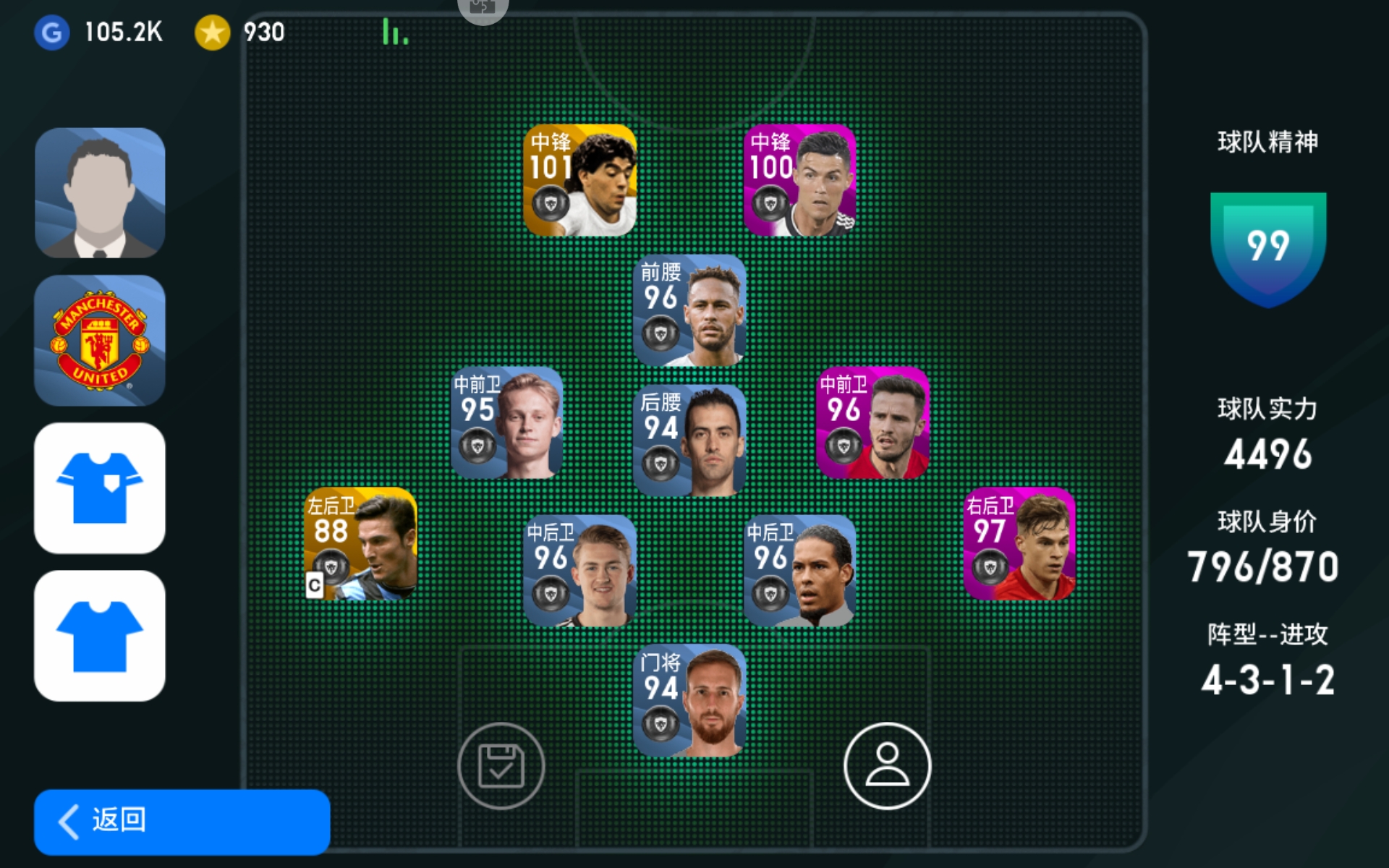Select the 门将 goalkeeper card
The width and height of the screenshot is (1389, 868).
point(689,700)
